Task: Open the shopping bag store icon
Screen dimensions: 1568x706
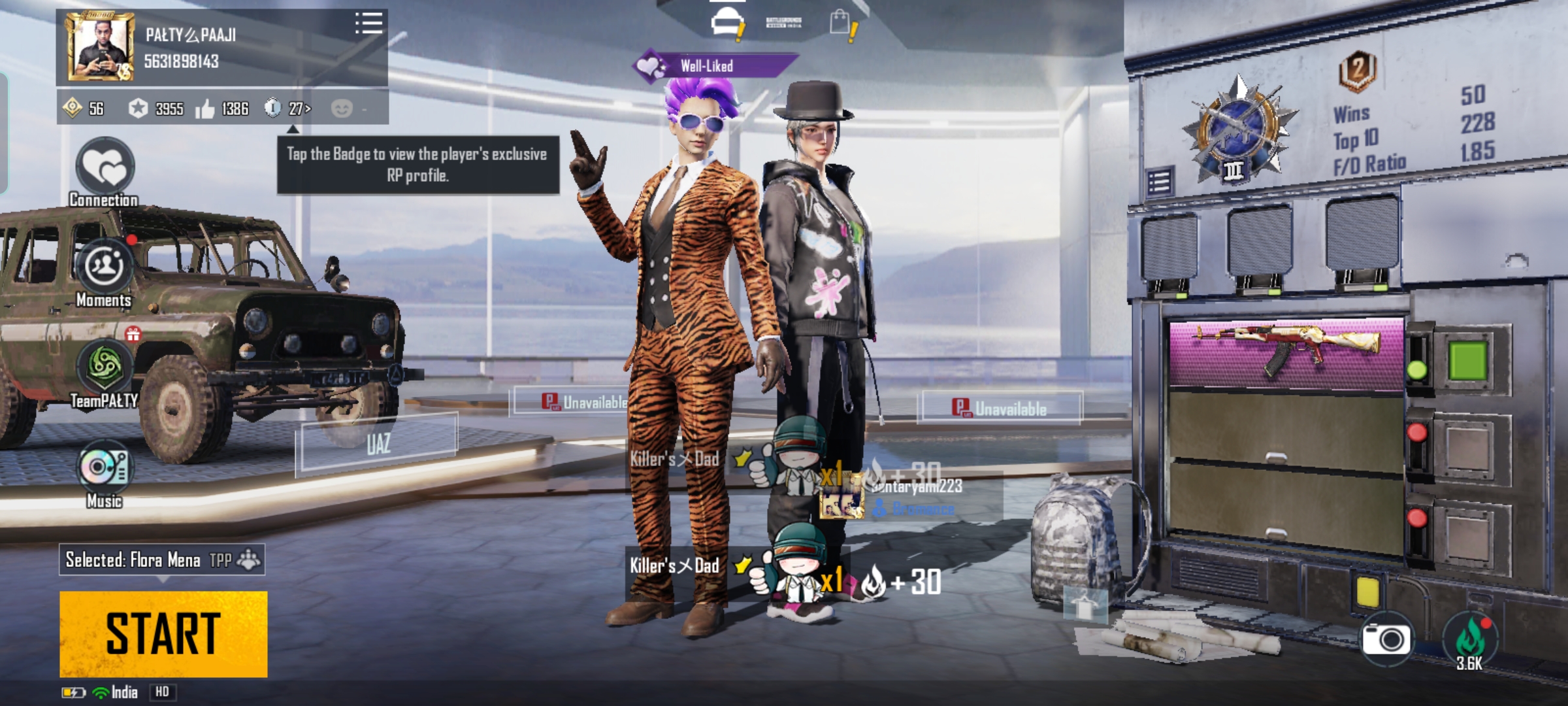Action: [841, 24]
